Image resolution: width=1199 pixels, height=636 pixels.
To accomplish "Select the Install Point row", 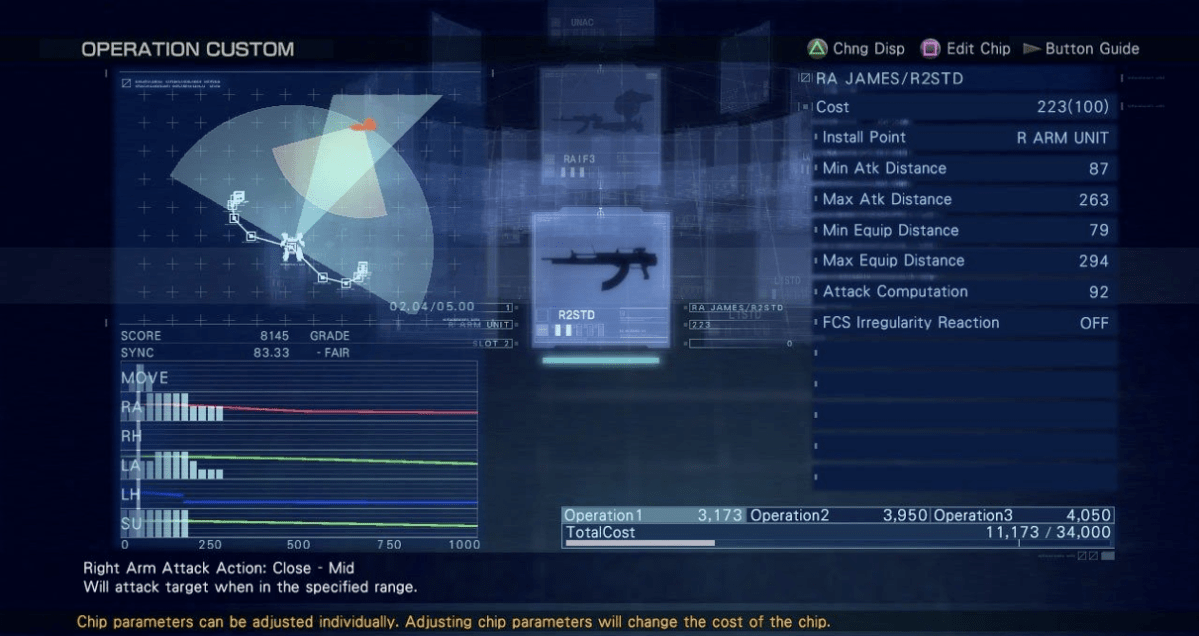I will pyautogui.click(x=964, y=138).
